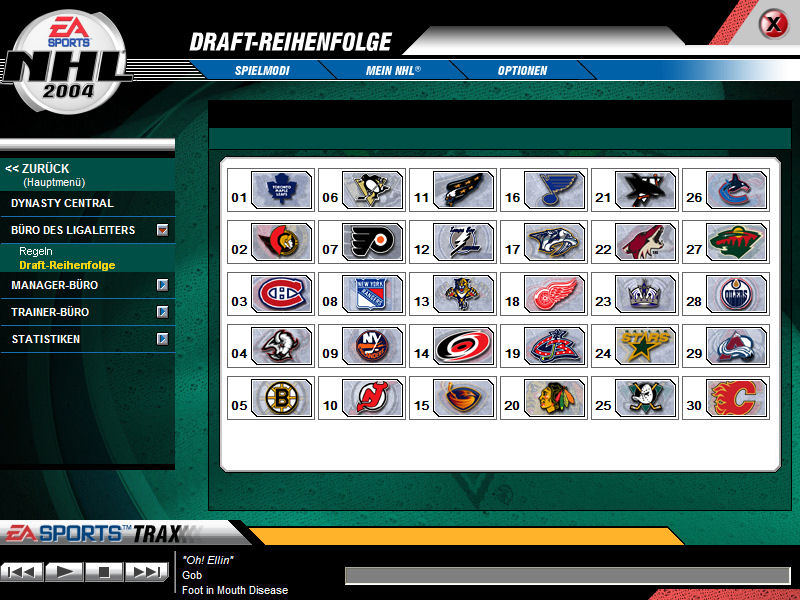Open the Optionen menu

point(522,71)
